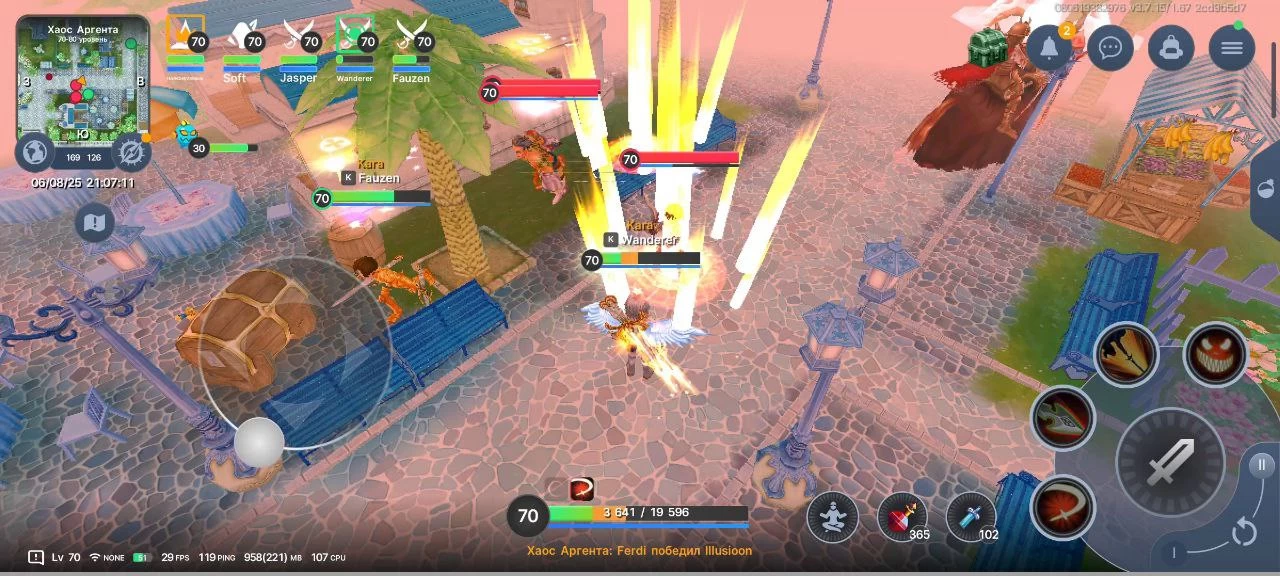Image resolution: width=1280 pixels, height=576 pixels.
Task: Open the hamburger main menu
Action: pos(1231,47)
